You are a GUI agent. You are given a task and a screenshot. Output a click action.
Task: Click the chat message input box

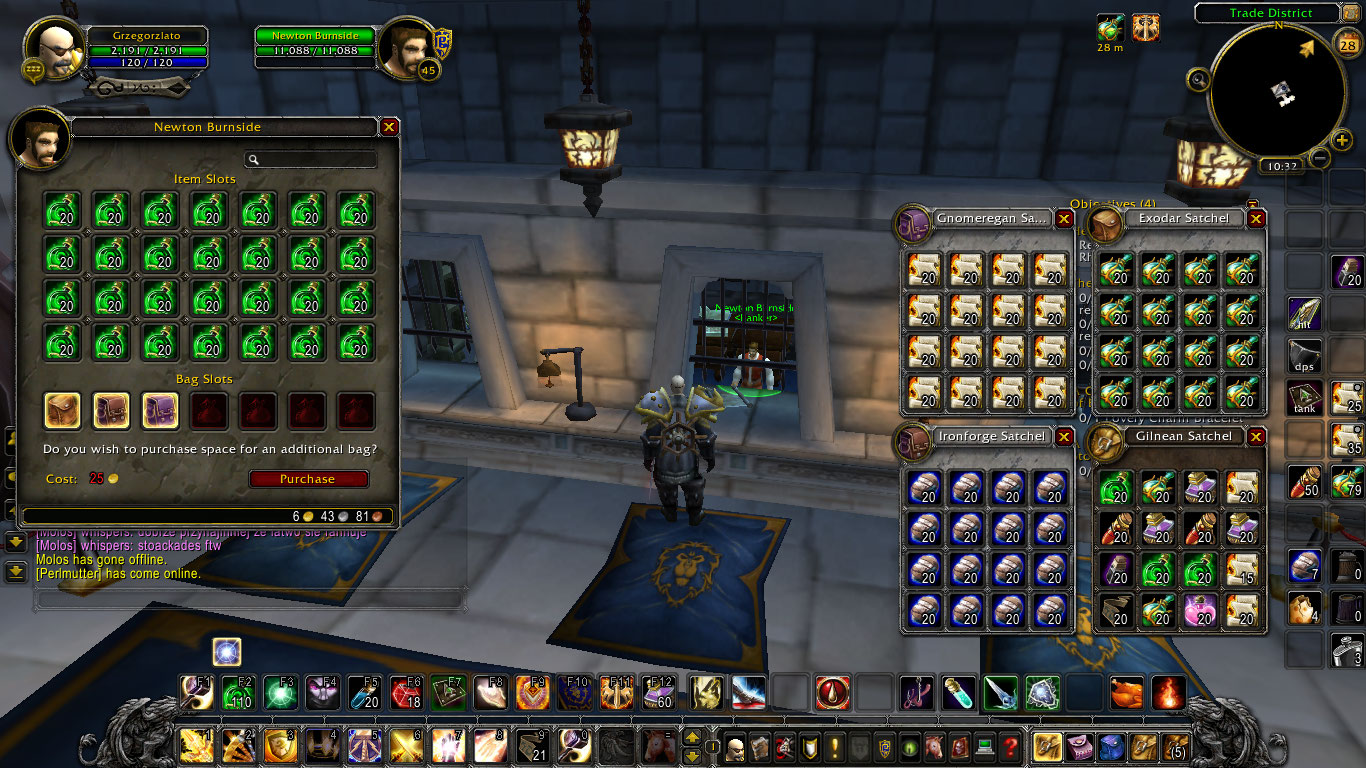[x=250, y=599]
